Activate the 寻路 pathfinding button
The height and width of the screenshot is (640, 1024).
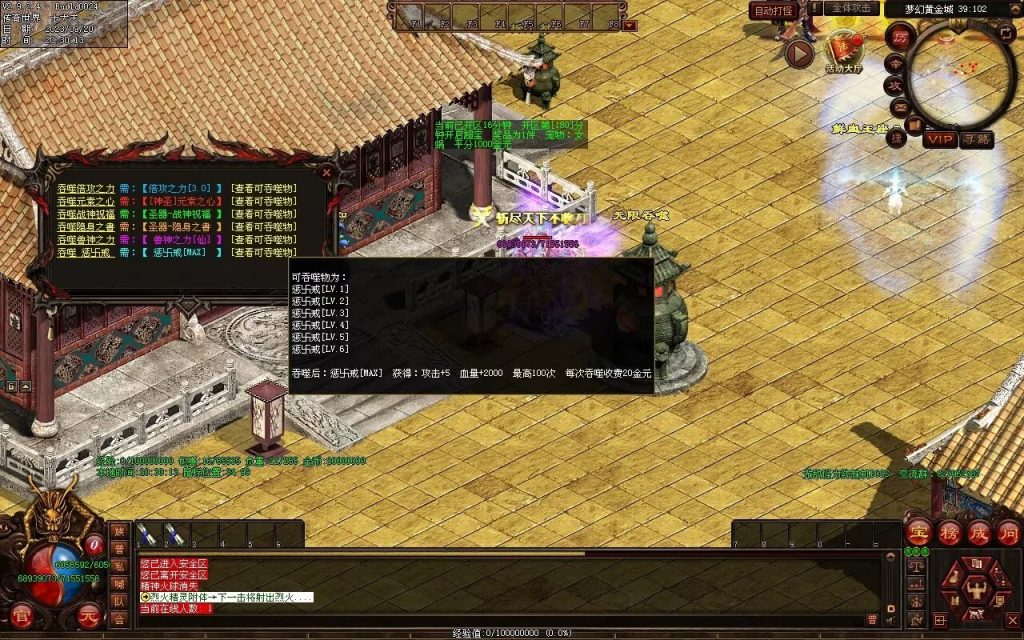pos(976,139)
